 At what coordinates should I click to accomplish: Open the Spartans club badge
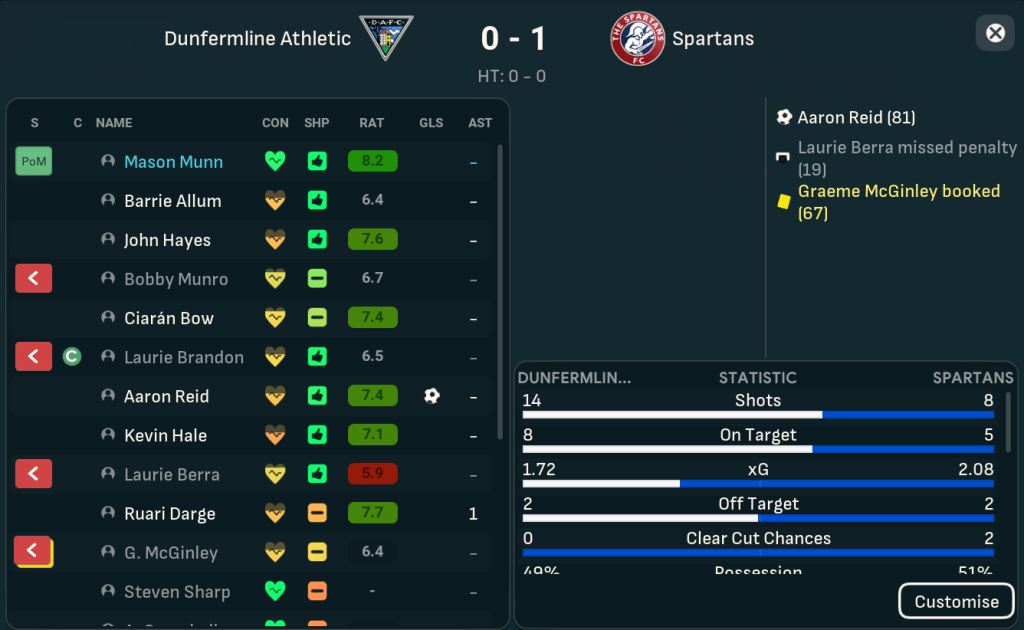point(638,38)
